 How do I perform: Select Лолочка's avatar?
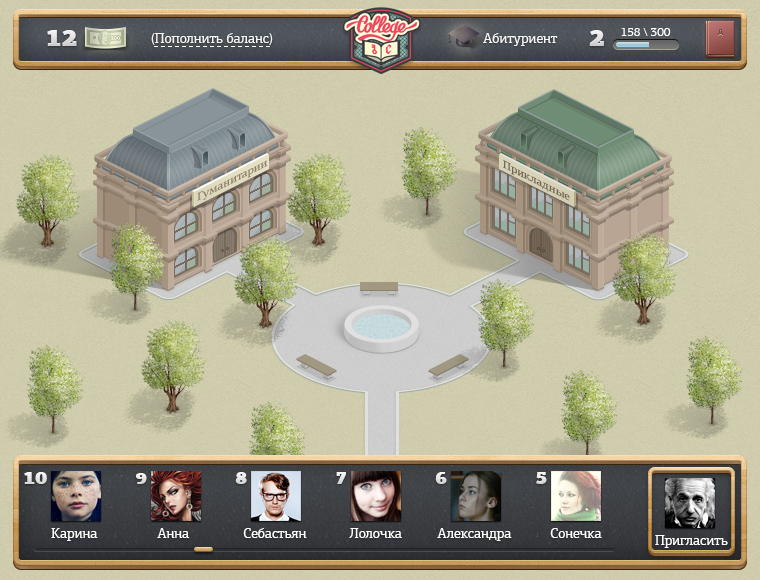click(x=376, y=496)
